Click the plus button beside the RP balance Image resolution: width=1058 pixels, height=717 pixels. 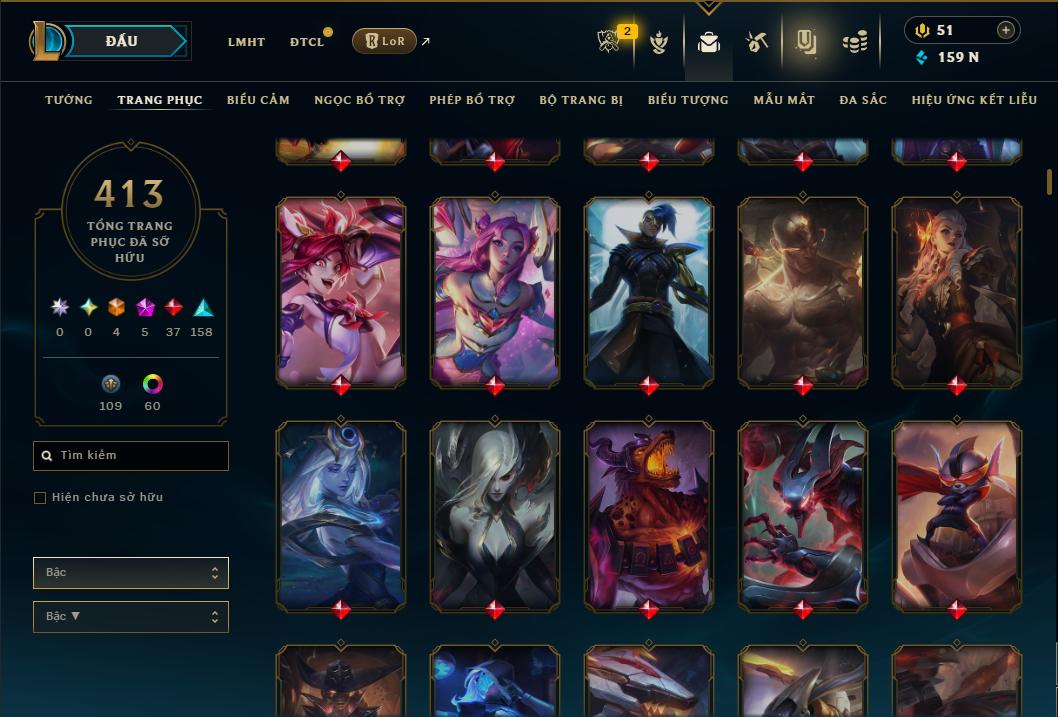pos(1006,31)
